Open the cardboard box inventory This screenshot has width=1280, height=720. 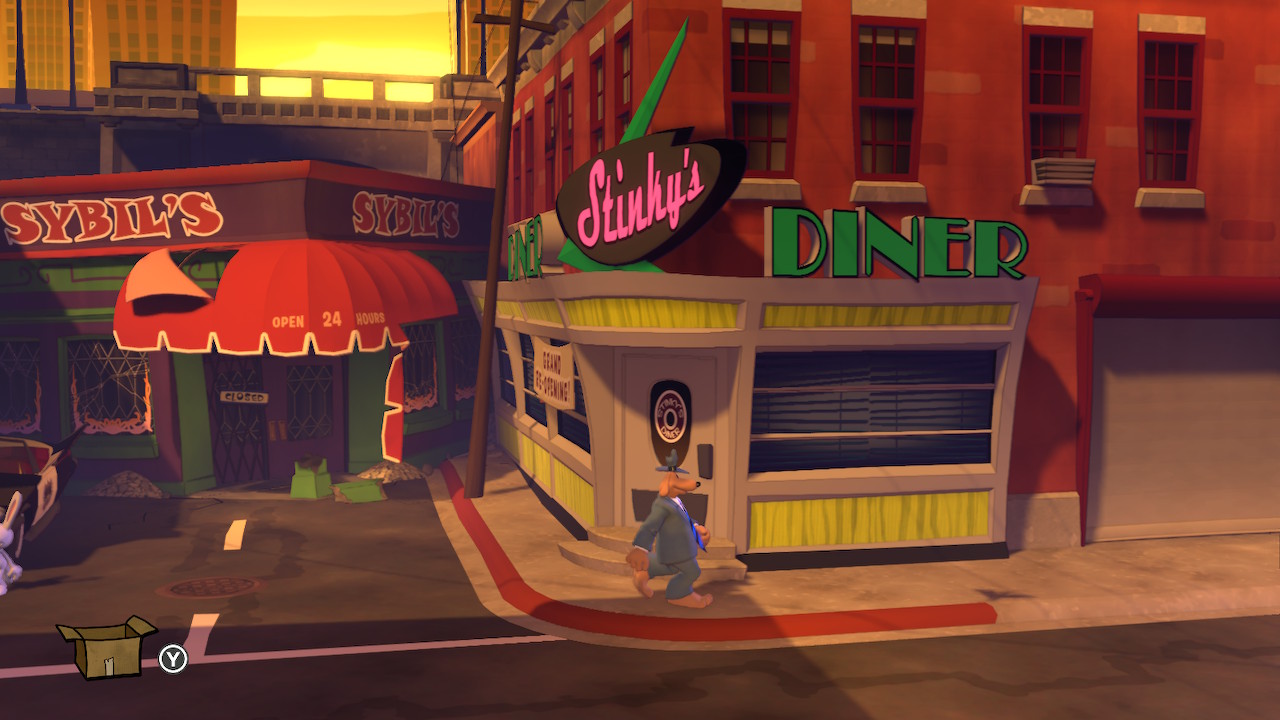[x=105, y=648]
